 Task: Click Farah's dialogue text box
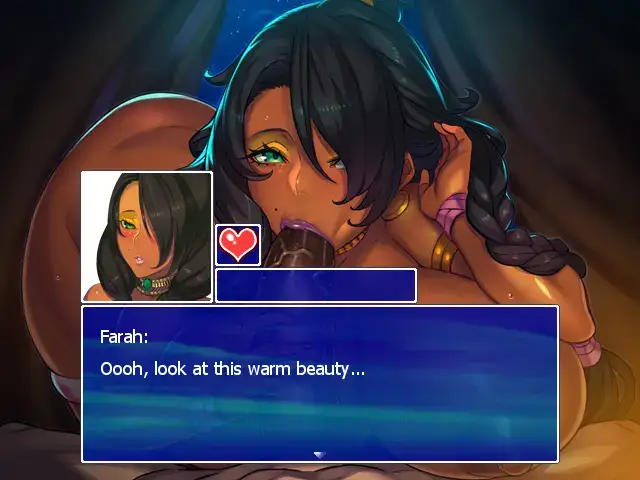pyautogui.click(x=319, y=383)
